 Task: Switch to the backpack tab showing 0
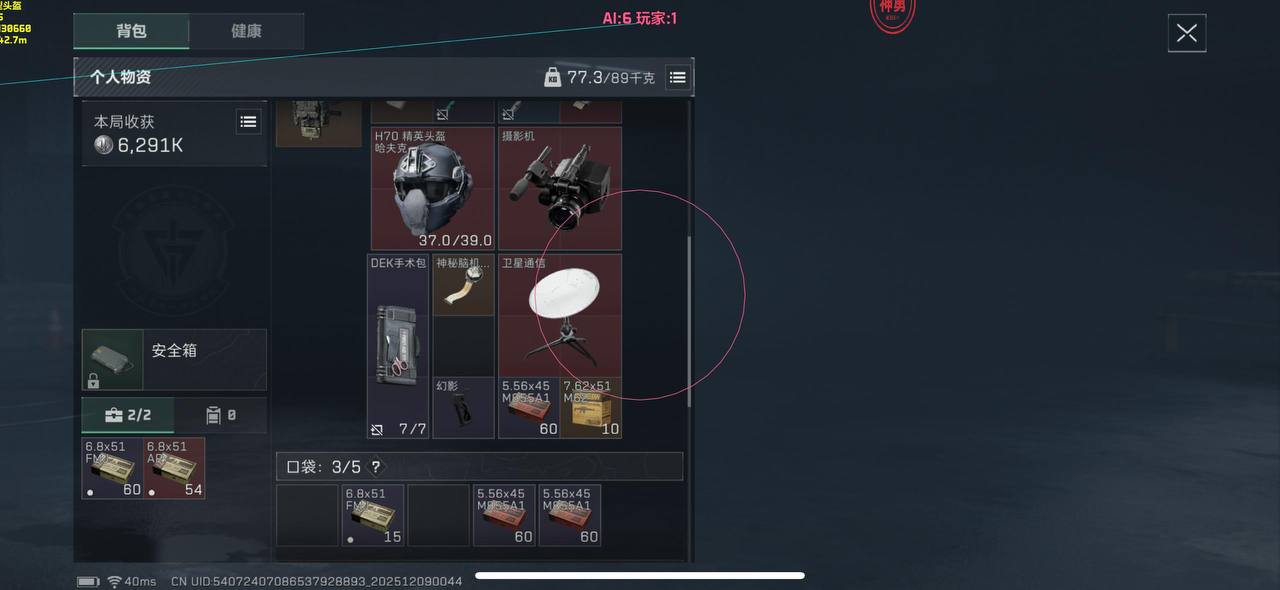(220, 415)
